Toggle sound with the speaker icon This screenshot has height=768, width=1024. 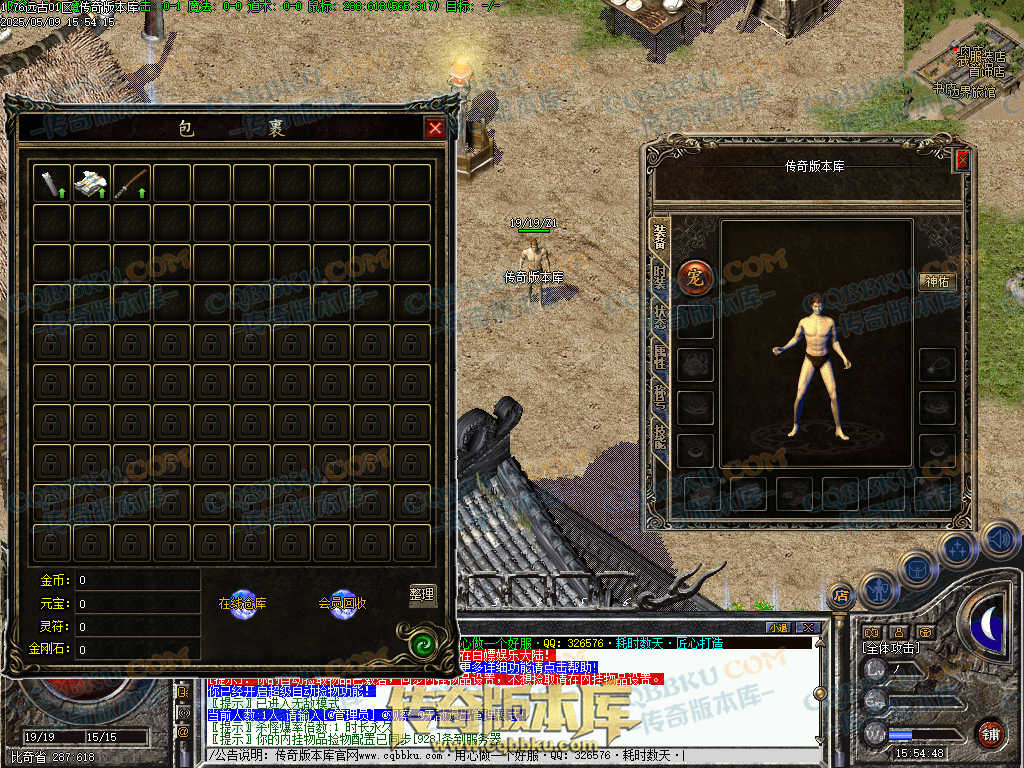click(x=1000, y=541)
